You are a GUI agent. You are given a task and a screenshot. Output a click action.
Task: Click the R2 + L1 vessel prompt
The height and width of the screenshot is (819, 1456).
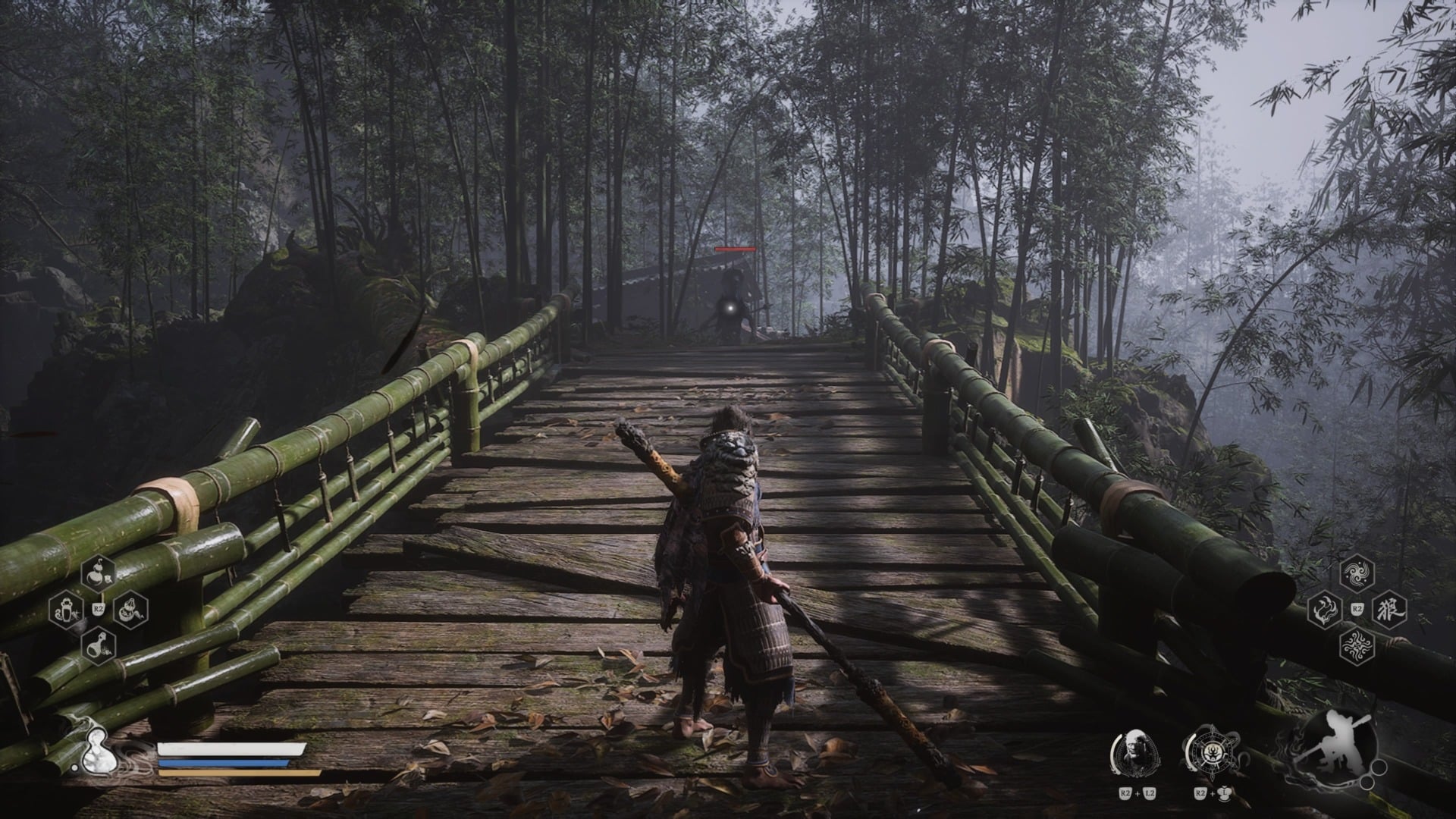(x=1211, y=794)
